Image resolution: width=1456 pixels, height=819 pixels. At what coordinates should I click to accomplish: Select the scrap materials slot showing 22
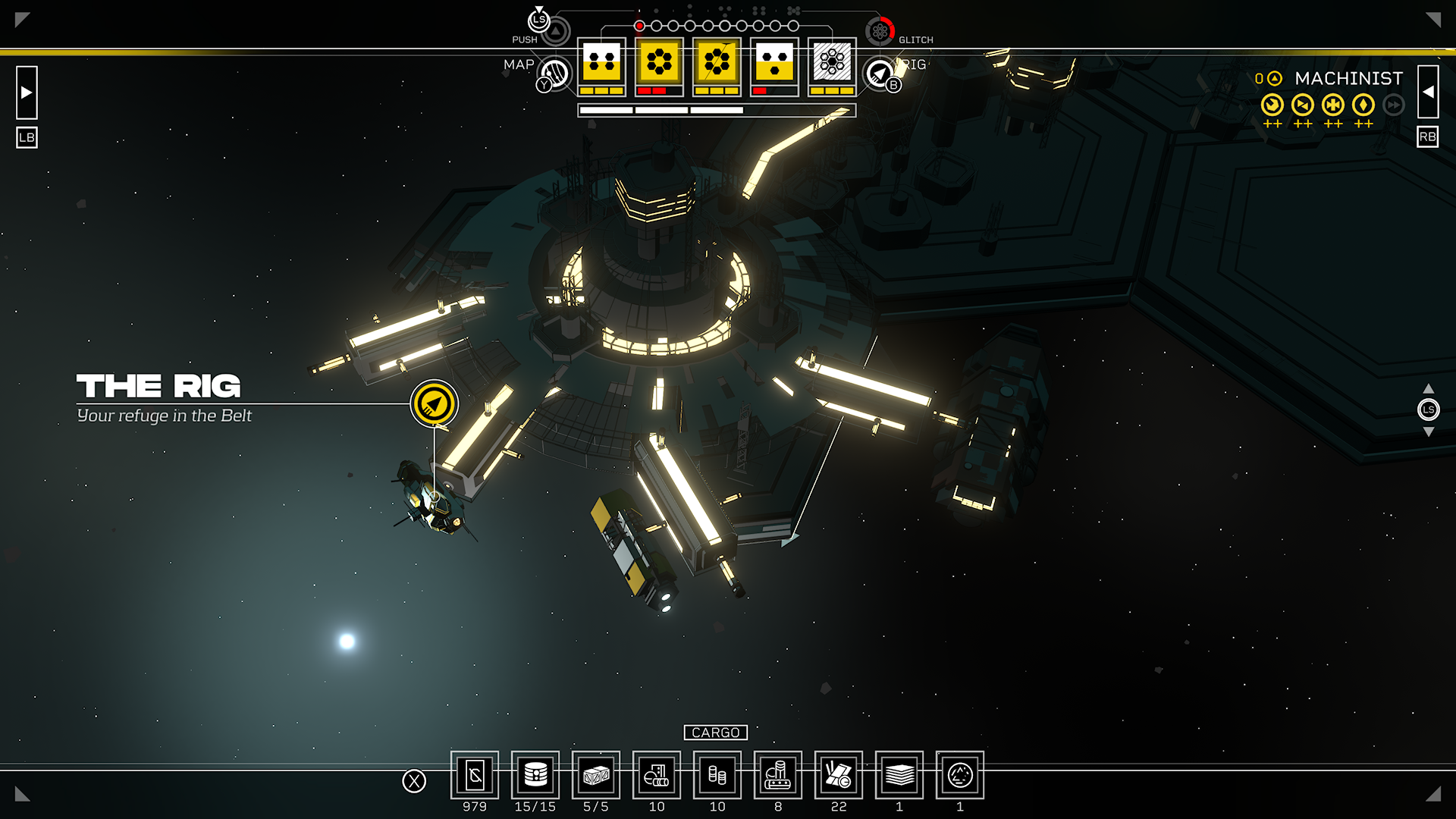[839, 775]
